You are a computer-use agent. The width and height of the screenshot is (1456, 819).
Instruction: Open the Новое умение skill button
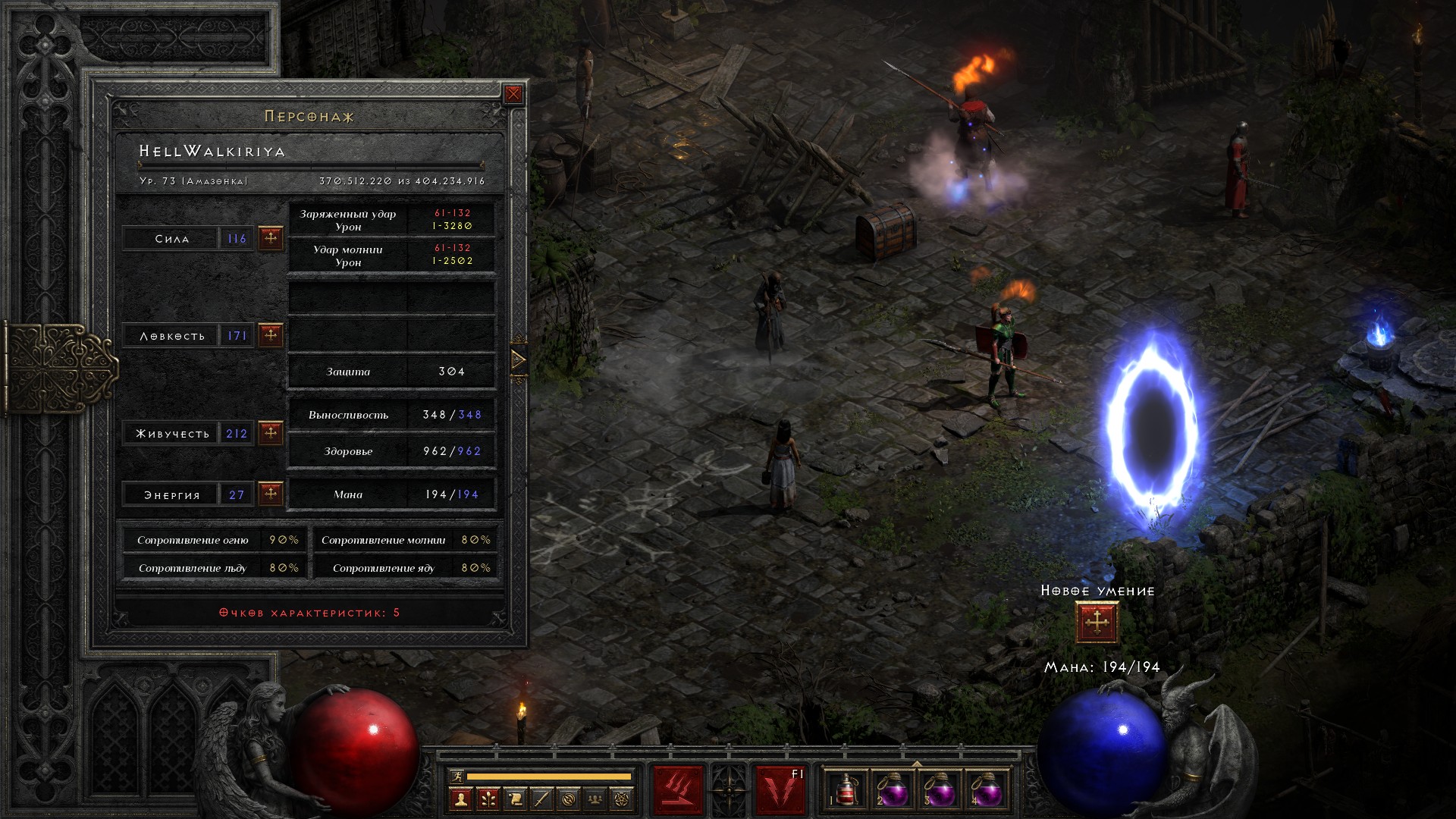coord(1097,623)
